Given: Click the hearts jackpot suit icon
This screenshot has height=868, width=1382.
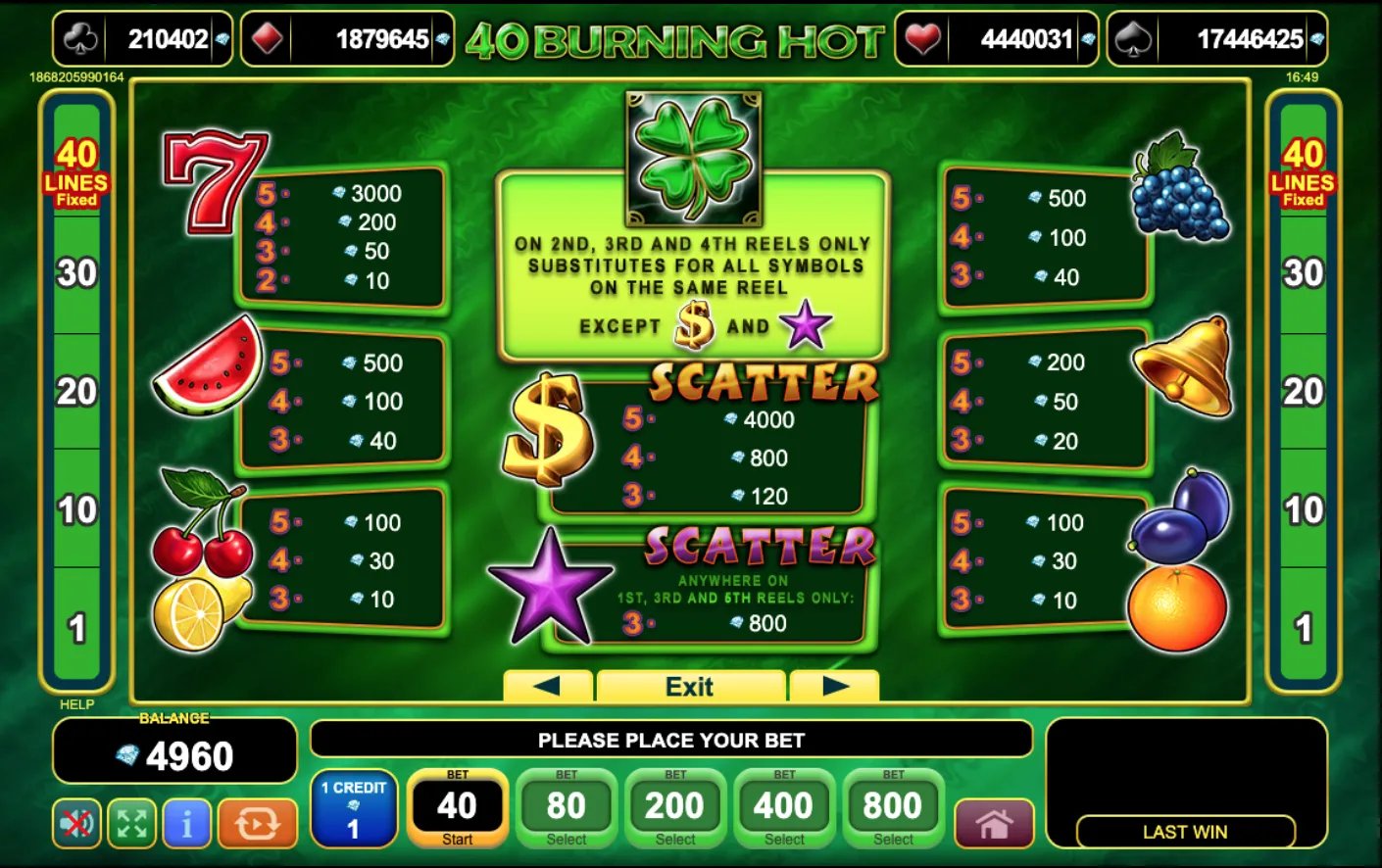Looking at the screenshot, I should click(x=922, y=40).
